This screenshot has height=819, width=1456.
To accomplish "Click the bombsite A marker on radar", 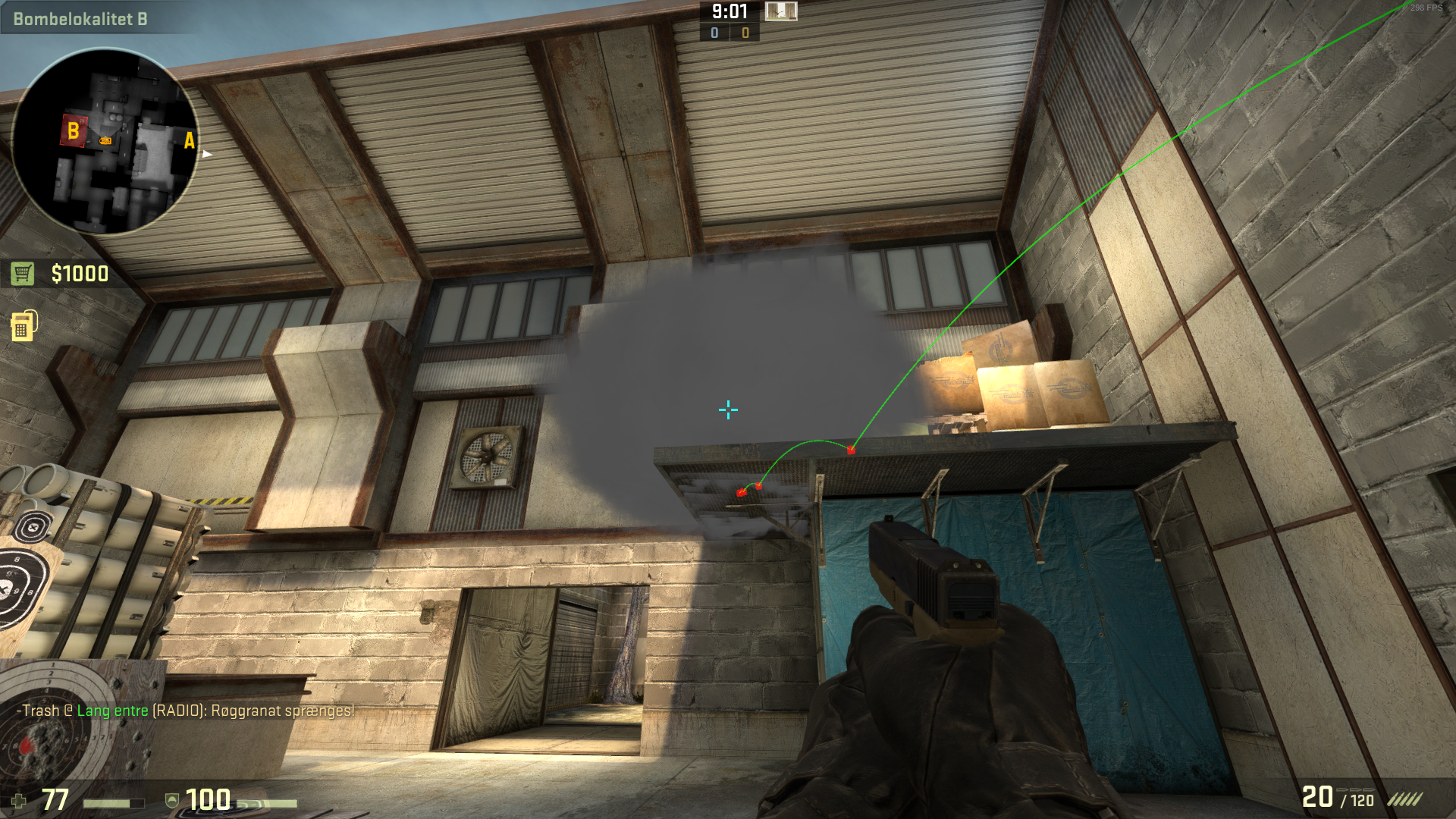I will point(189,140).
